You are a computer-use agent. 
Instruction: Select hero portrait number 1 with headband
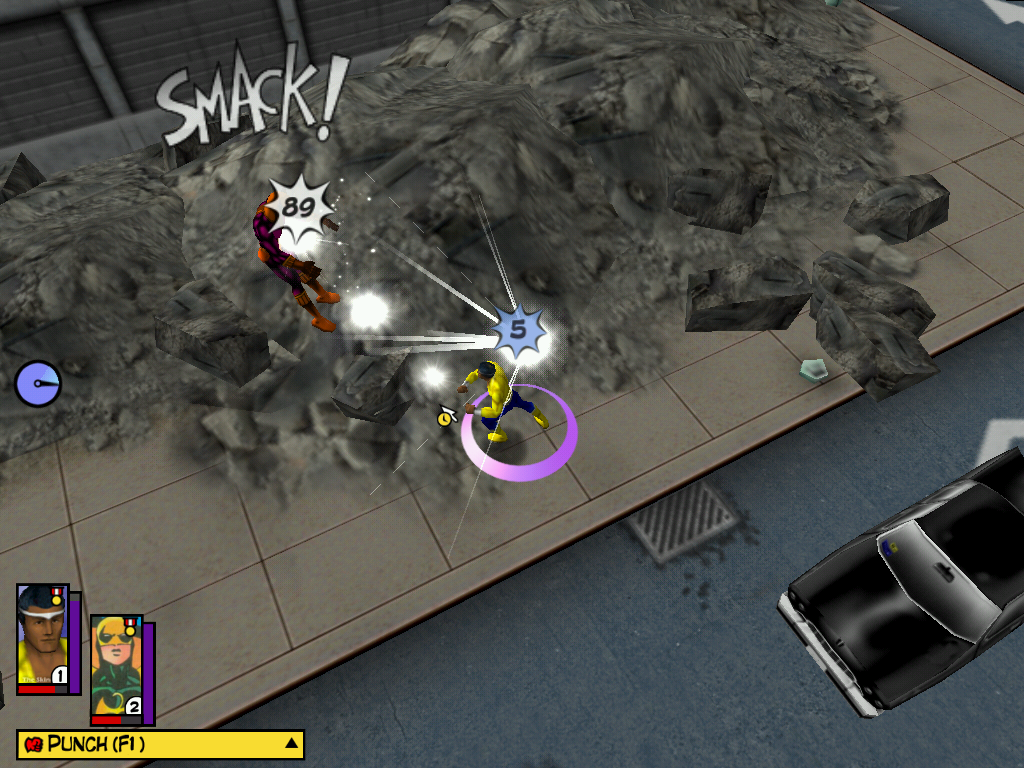pyautogui.click(x=42, y=636)
